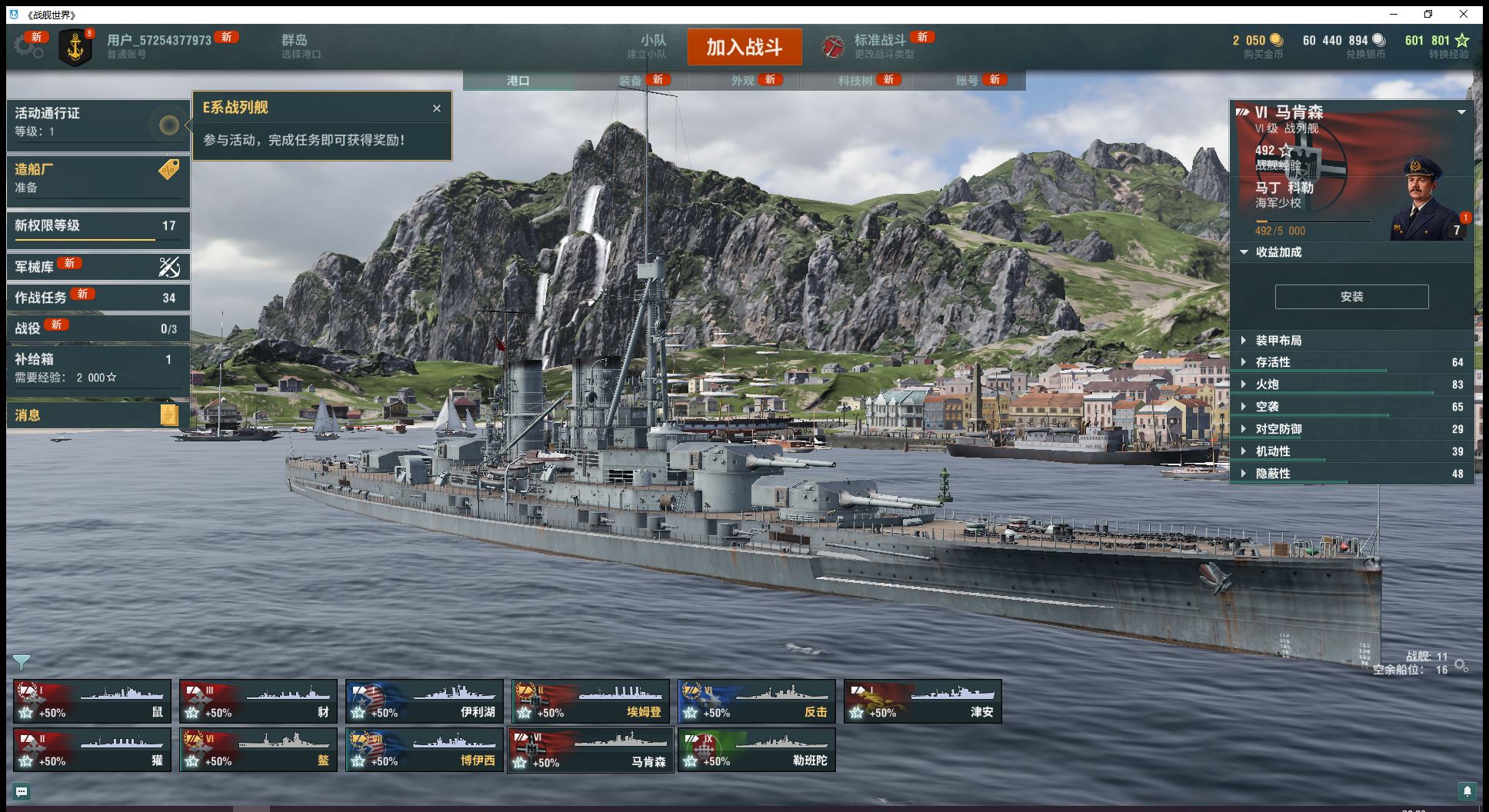Click the 加入战斗 battle button
Screen dimensions: 1489x812
click(744, 47)
